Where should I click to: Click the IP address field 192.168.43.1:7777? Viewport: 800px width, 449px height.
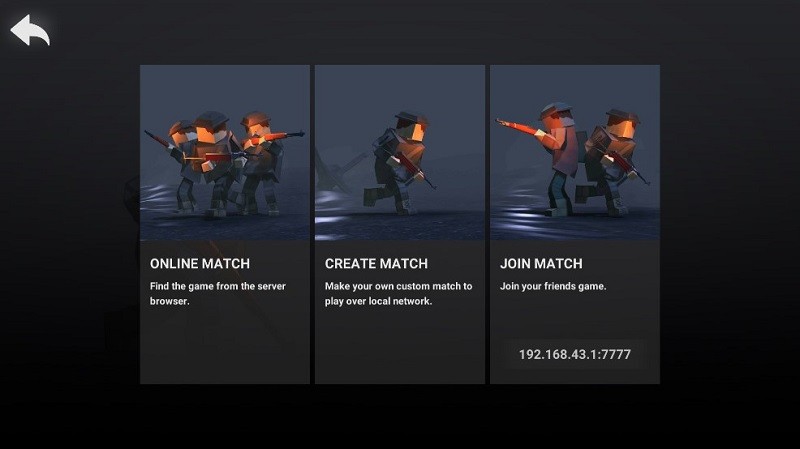pyautogui.click(x=574, y=354)
